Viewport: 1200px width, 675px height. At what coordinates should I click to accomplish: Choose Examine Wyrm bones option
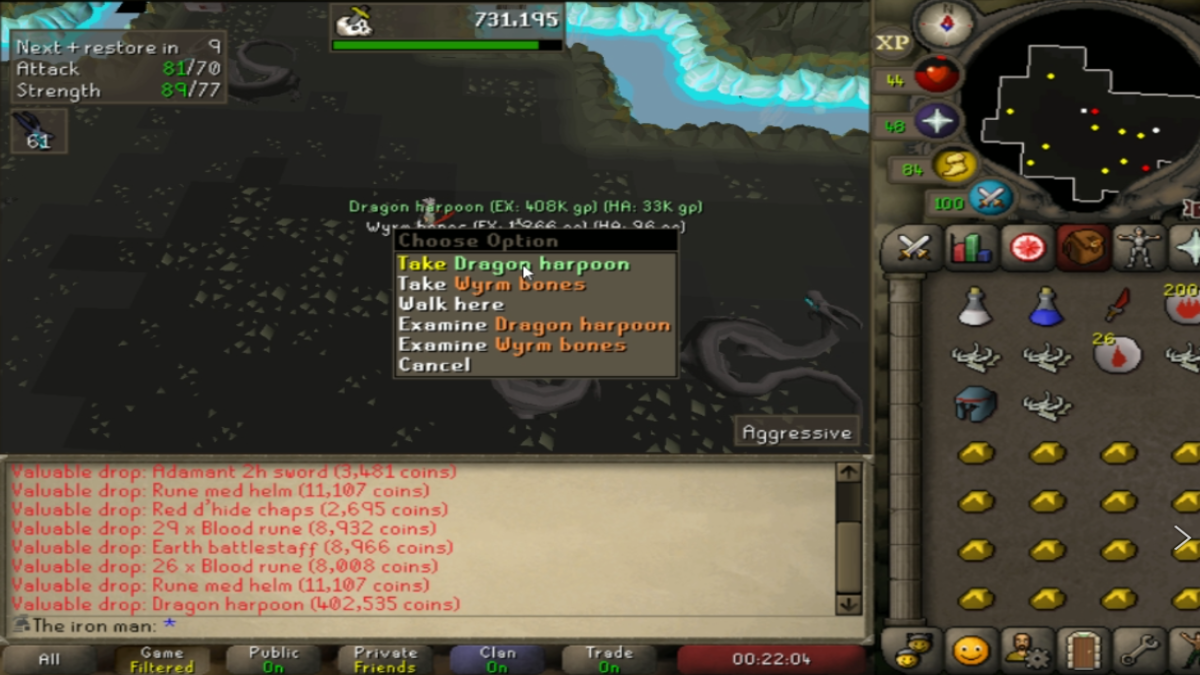point(512,345)
